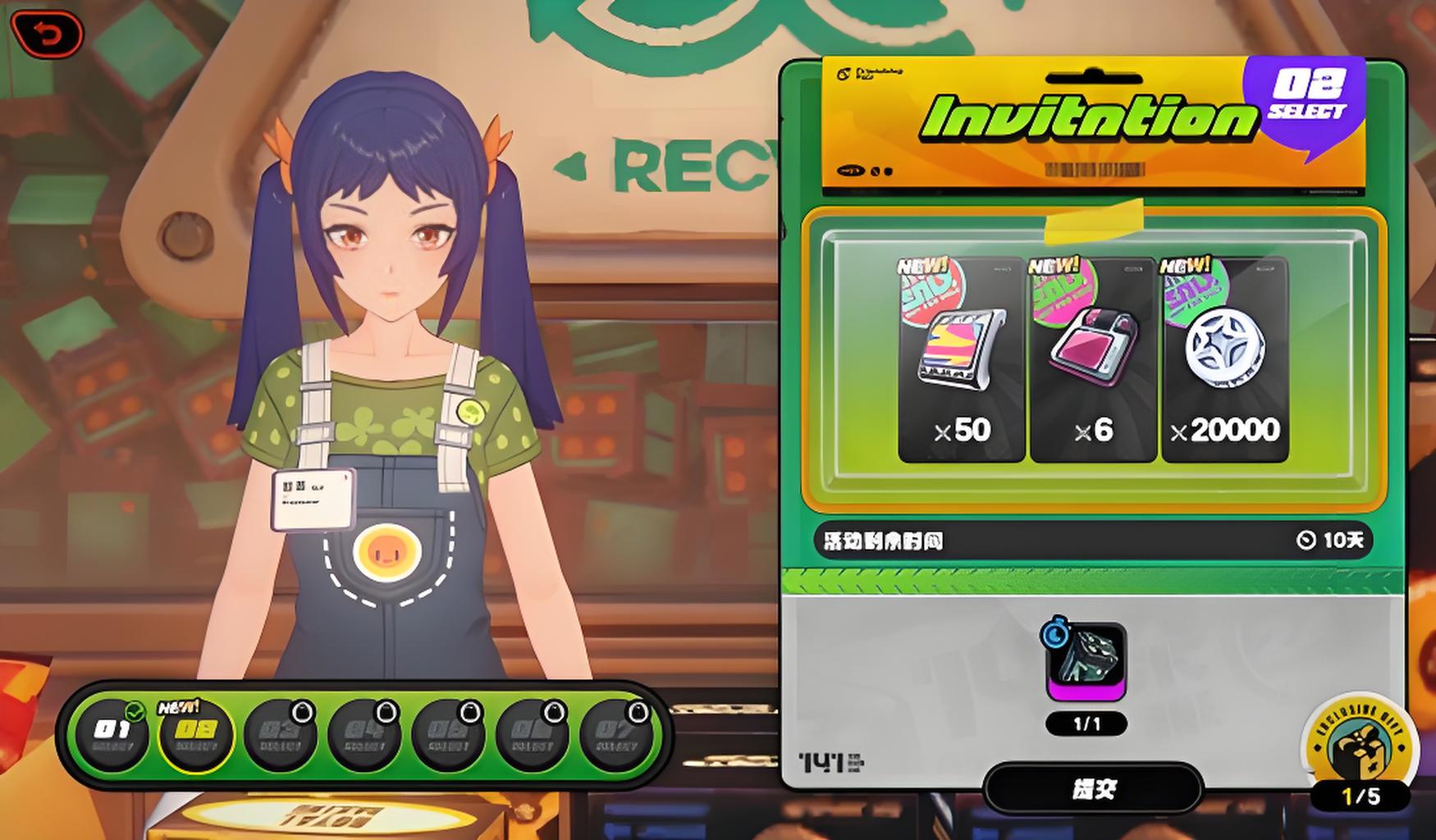This screenshot has width=1436, height=840.
Task: Switch to the highlighted 02 invitation tab
Action: click(x=197, y=734)
